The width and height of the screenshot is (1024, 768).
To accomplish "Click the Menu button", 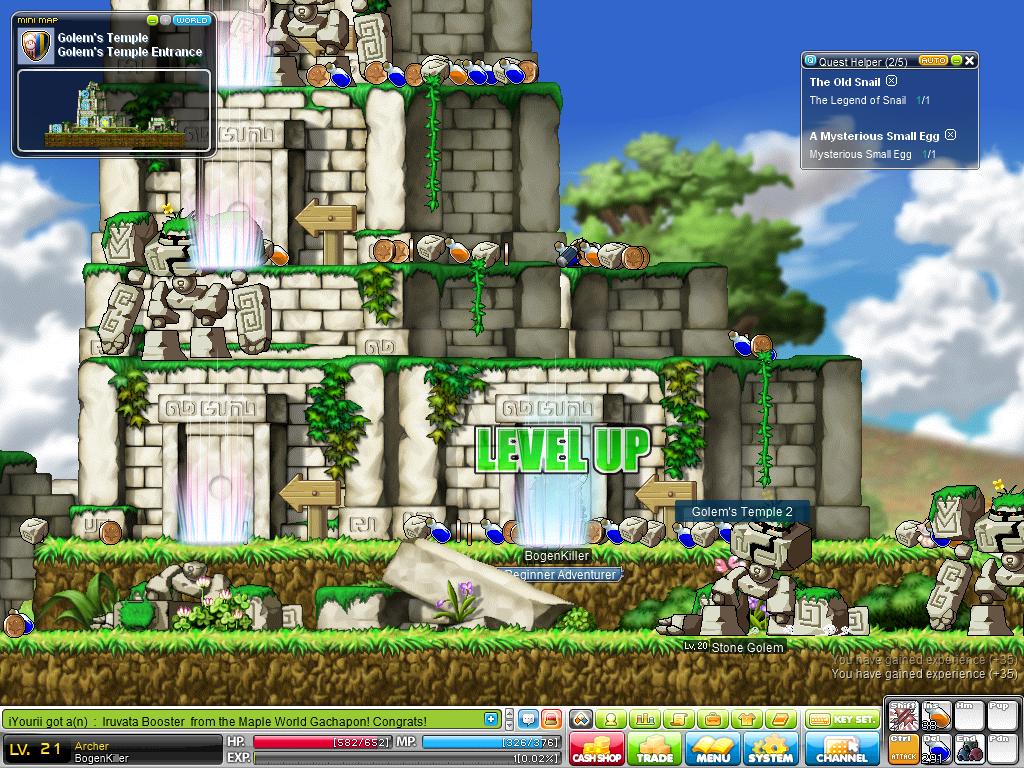I will 713,749.
